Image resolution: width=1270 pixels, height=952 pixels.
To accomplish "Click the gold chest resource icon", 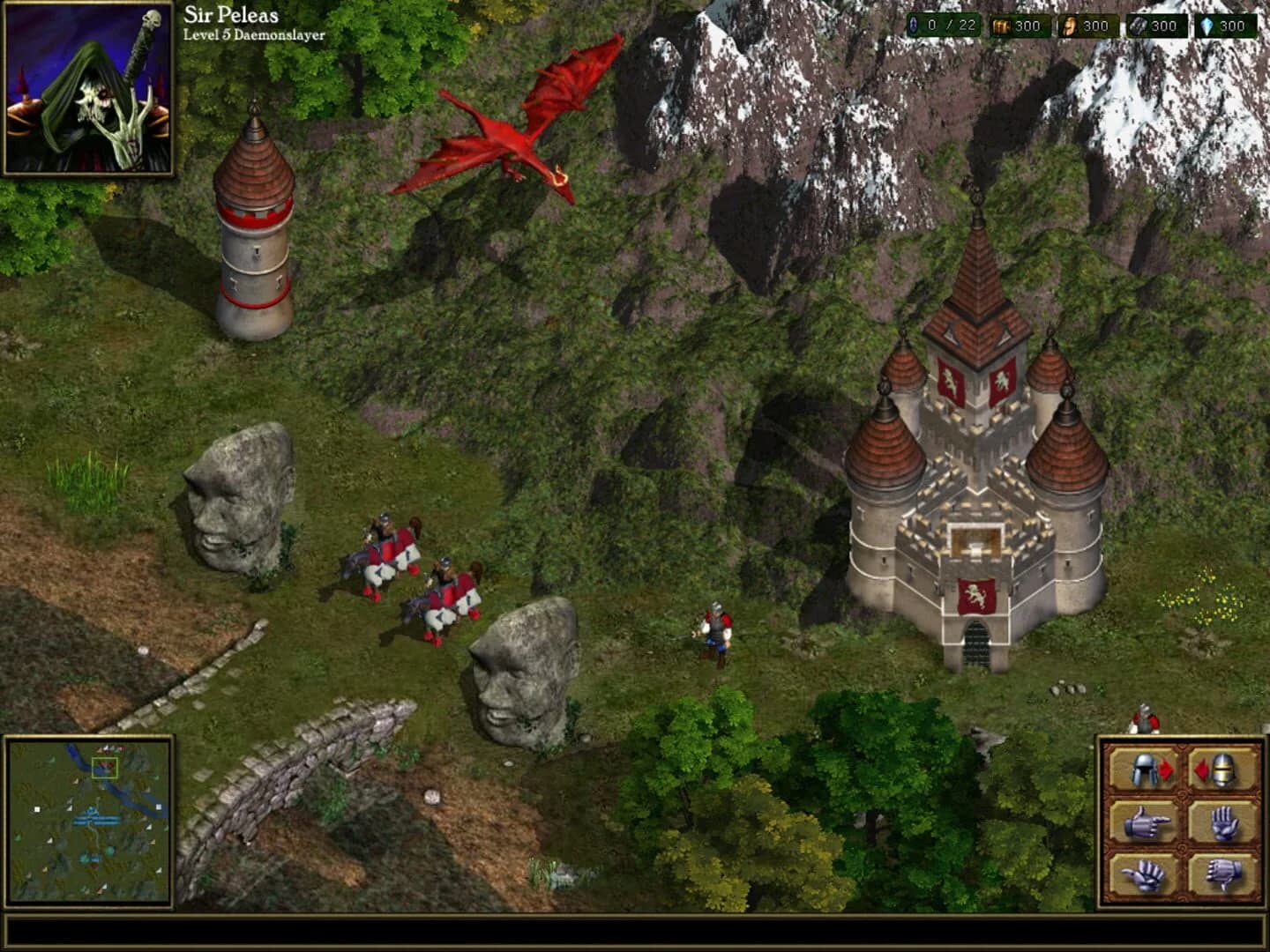I will click(x=1004, y=26).
